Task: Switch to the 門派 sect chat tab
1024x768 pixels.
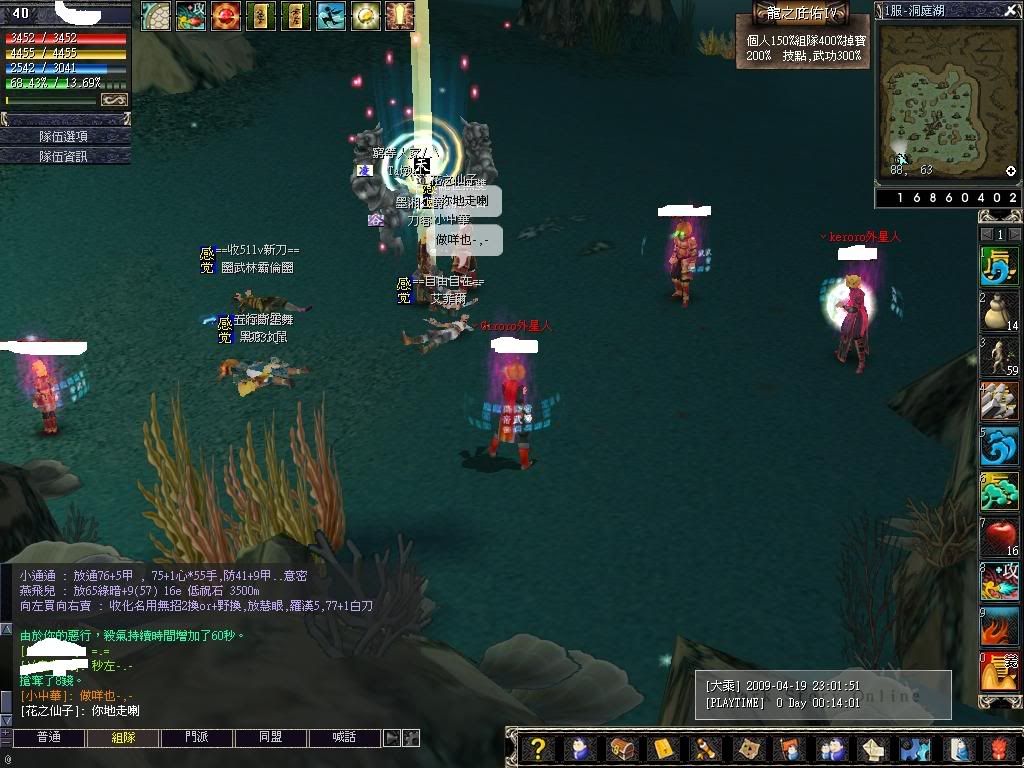Action: click(196, 738)
